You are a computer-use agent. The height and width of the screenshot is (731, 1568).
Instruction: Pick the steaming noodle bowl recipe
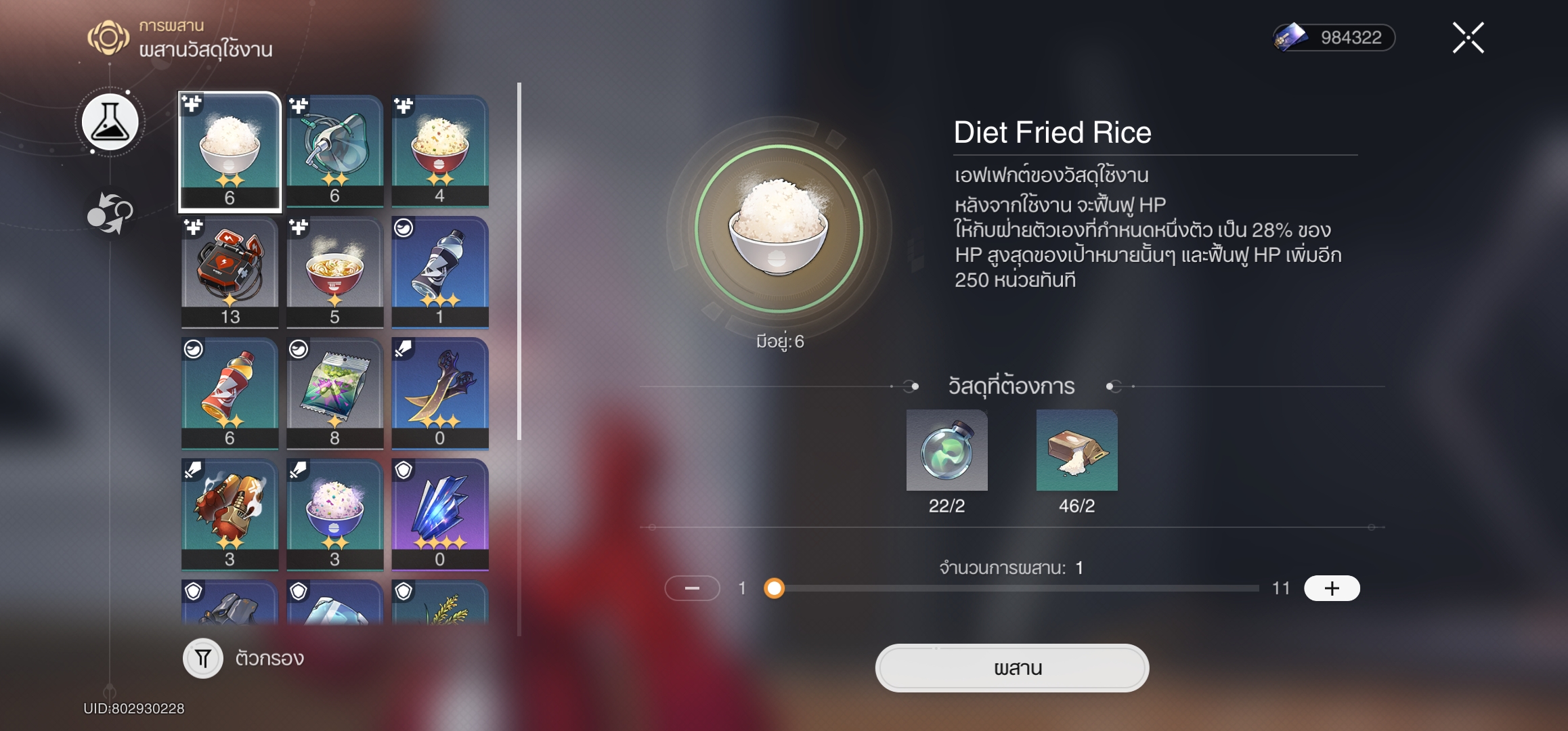click(334, 271)
